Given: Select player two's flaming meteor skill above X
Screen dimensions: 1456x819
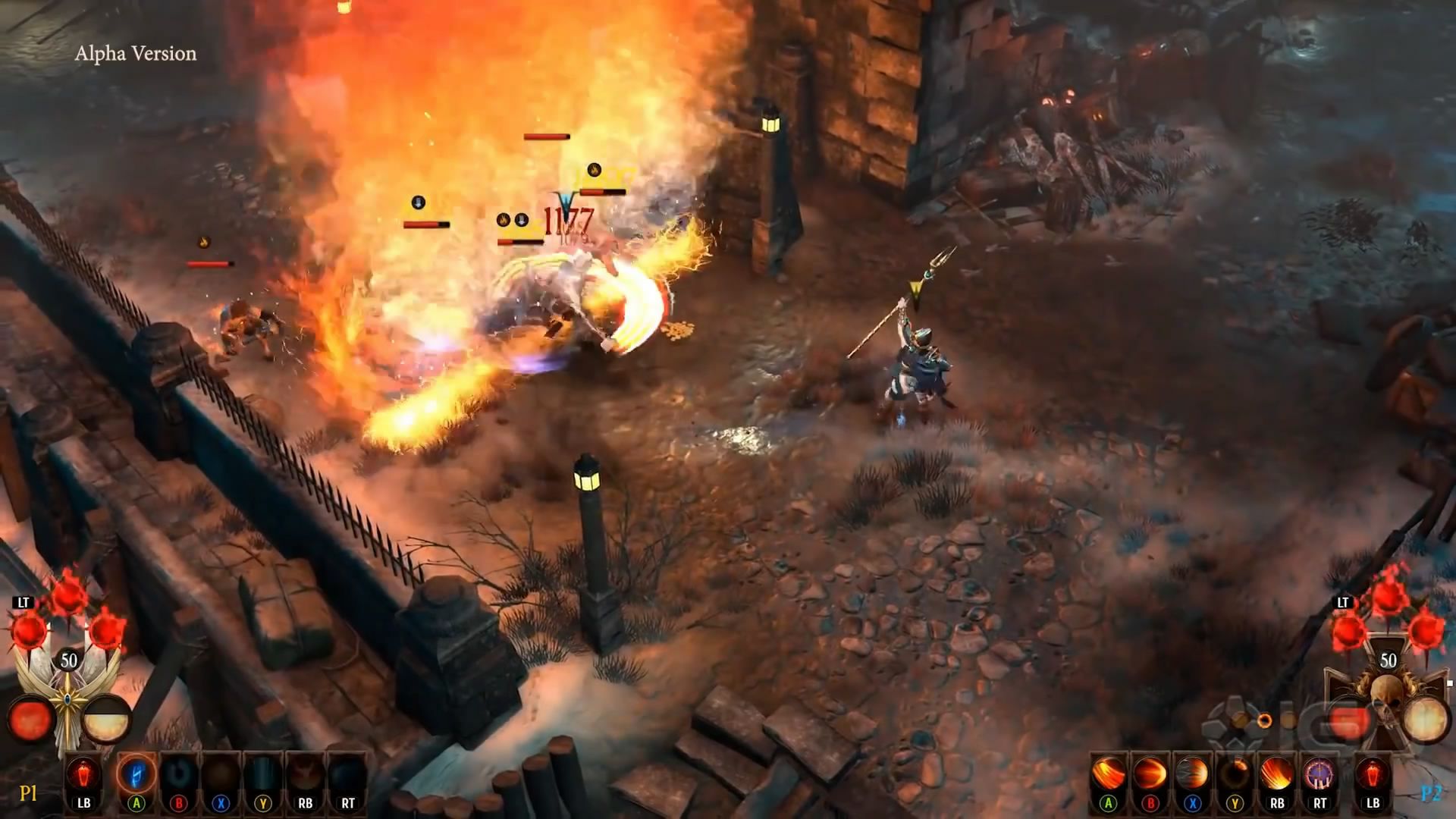Looking at the screenshot, I should (1192, 775).
